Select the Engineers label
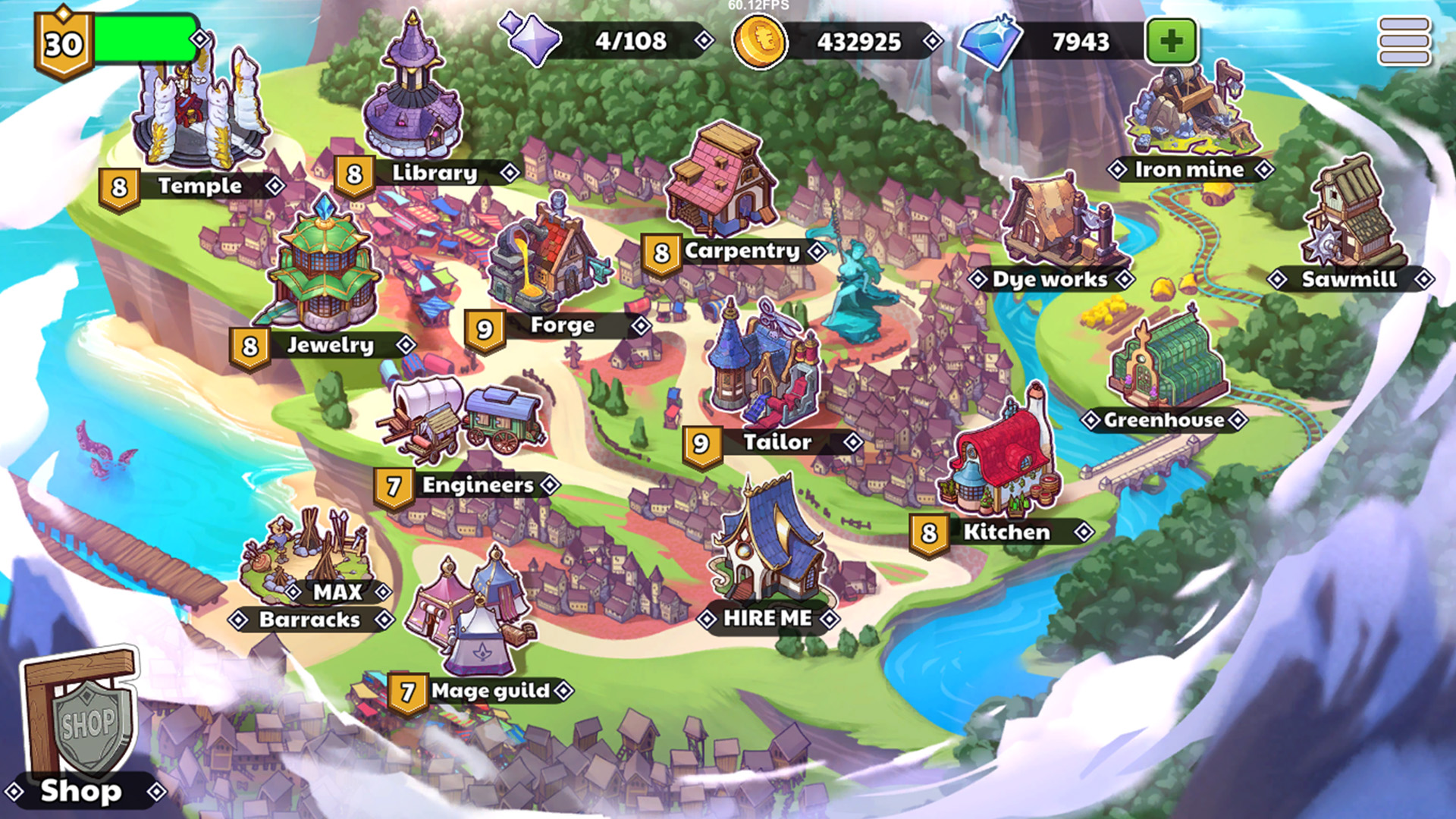Image resolution: width=1456 pixels, height=819 pixels. [478, 485]
